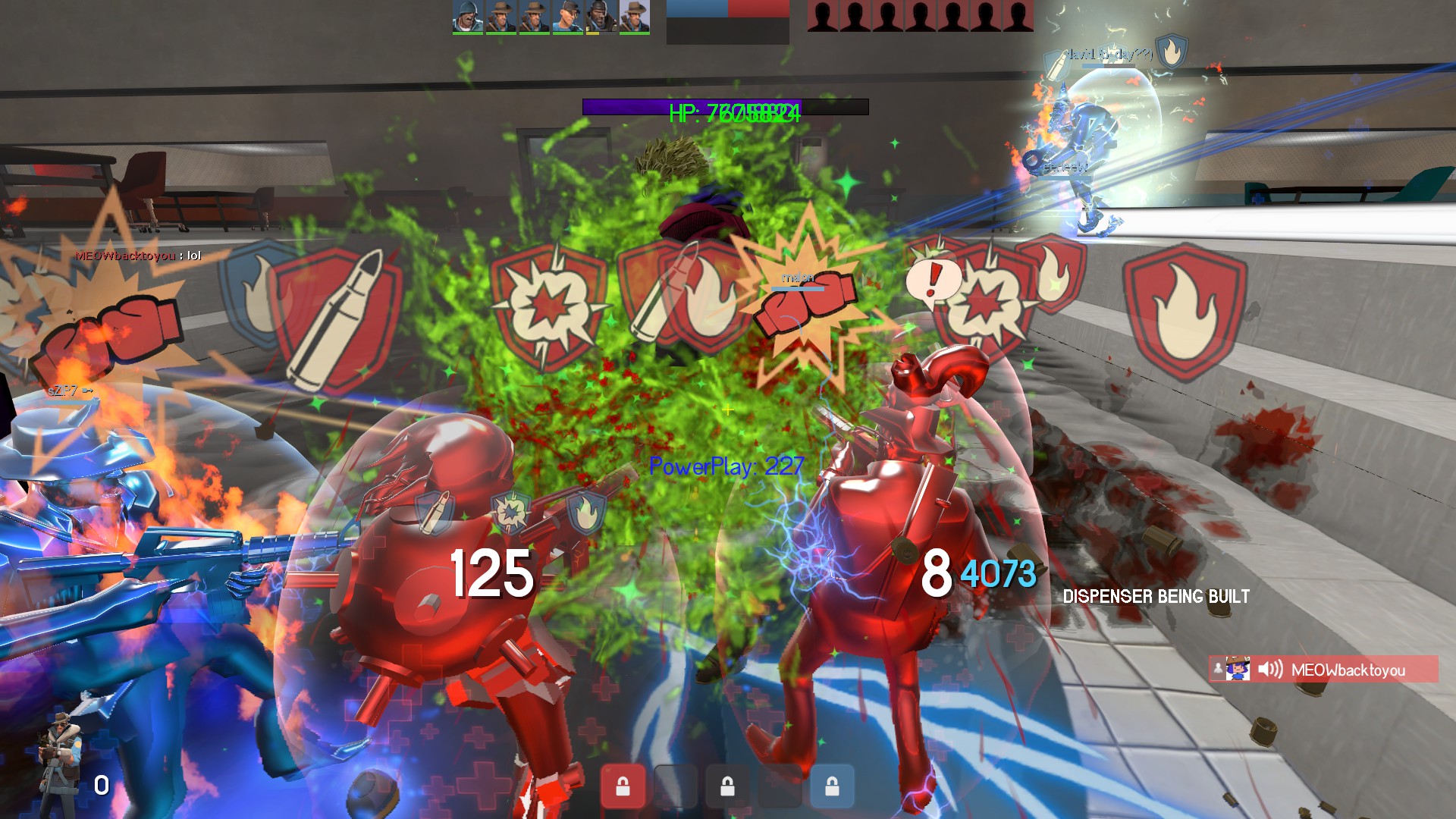The height and width of the screenshot is (819, 1456).
Task: Select the dark gray locked control point icon
Action: point(727,786)
